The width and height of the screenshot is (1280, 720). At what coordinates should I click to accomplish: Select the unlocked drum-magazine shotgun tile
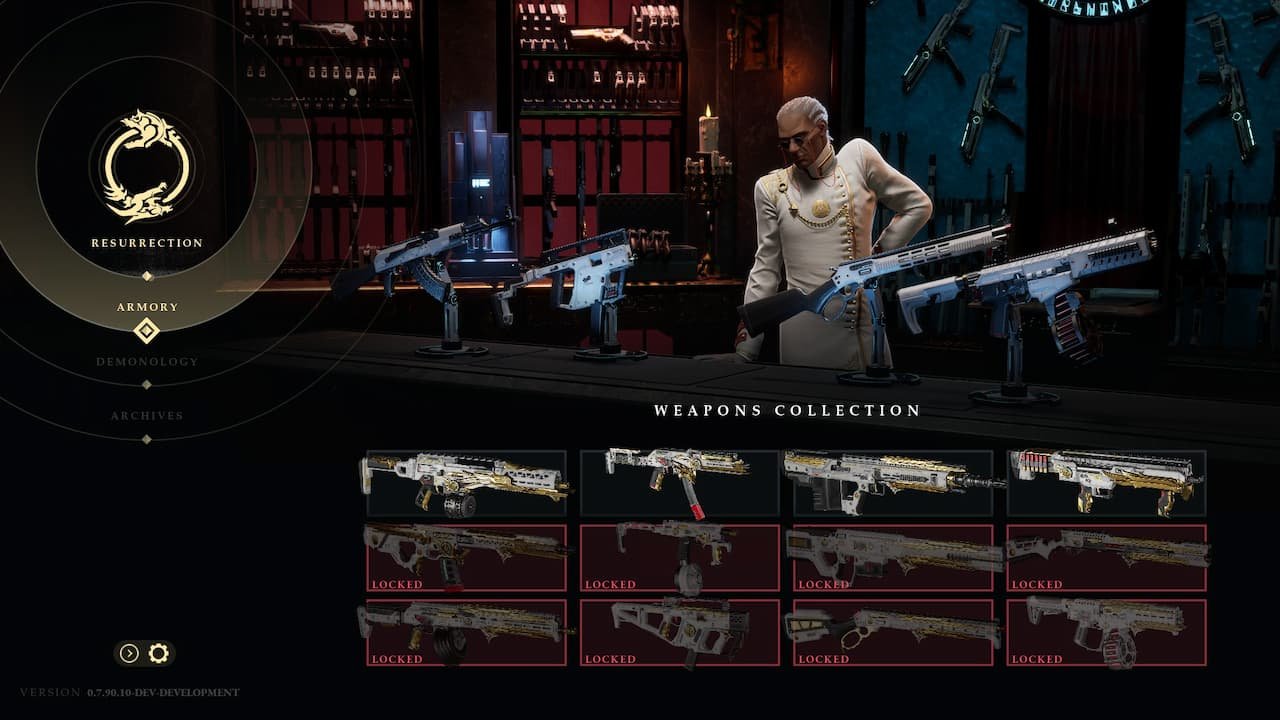click(x=466, y=483)
